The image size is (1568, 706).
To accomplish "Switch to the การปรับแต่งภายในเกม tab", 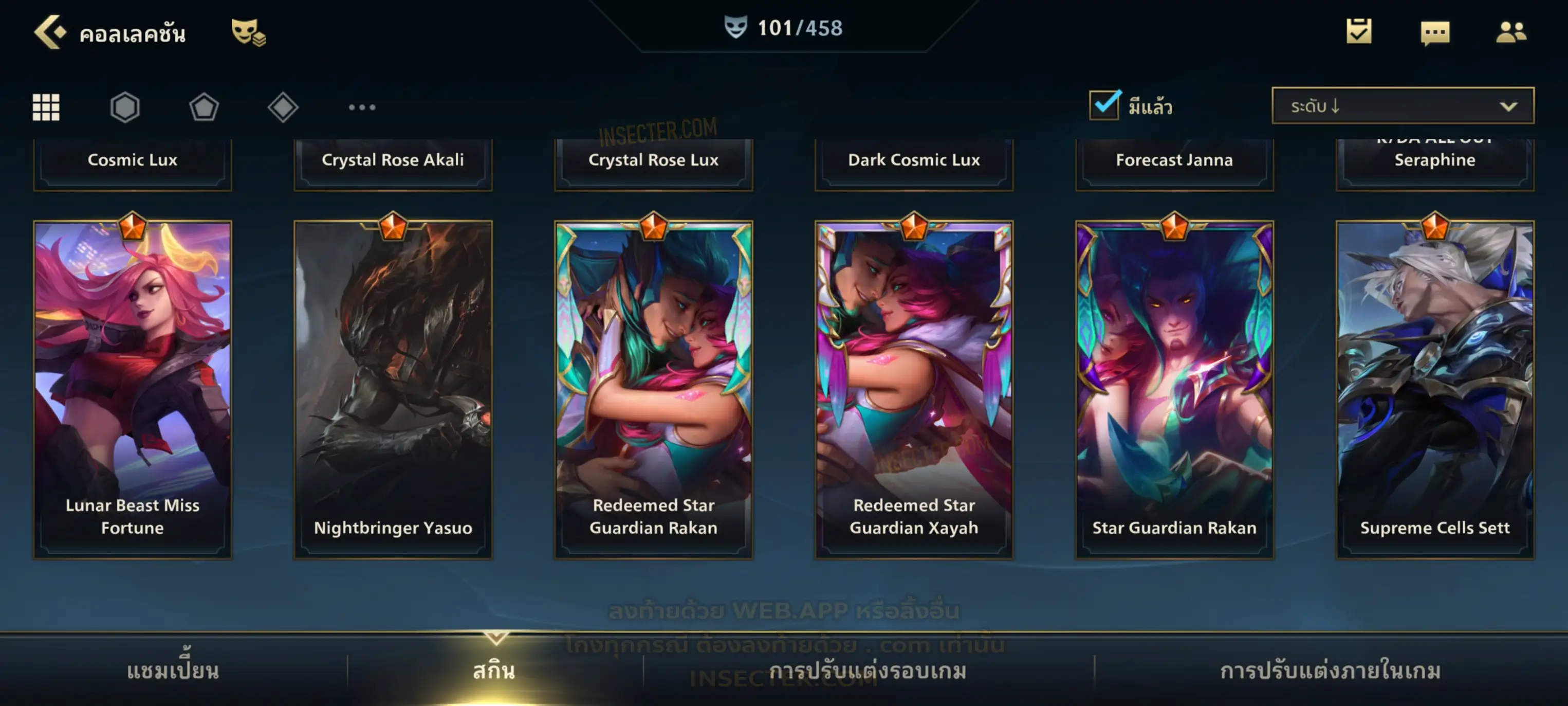I will pos(1331,671).
